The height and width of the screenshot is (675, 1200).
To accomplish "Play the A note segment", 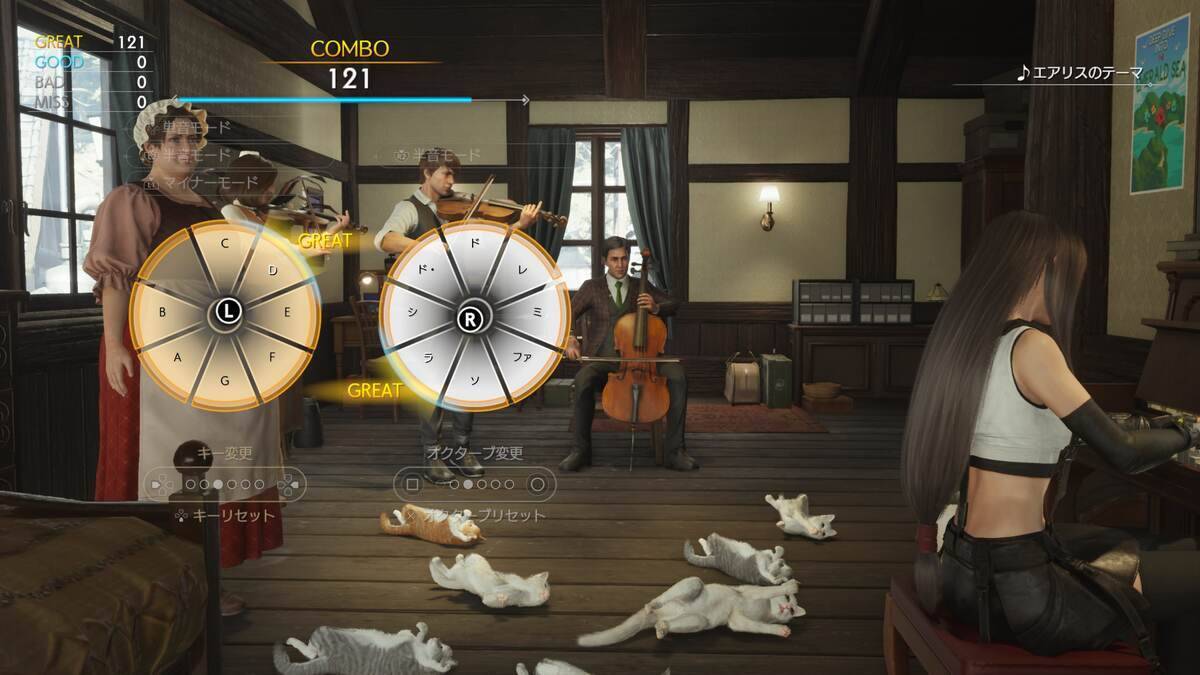I will coord(178,357).
